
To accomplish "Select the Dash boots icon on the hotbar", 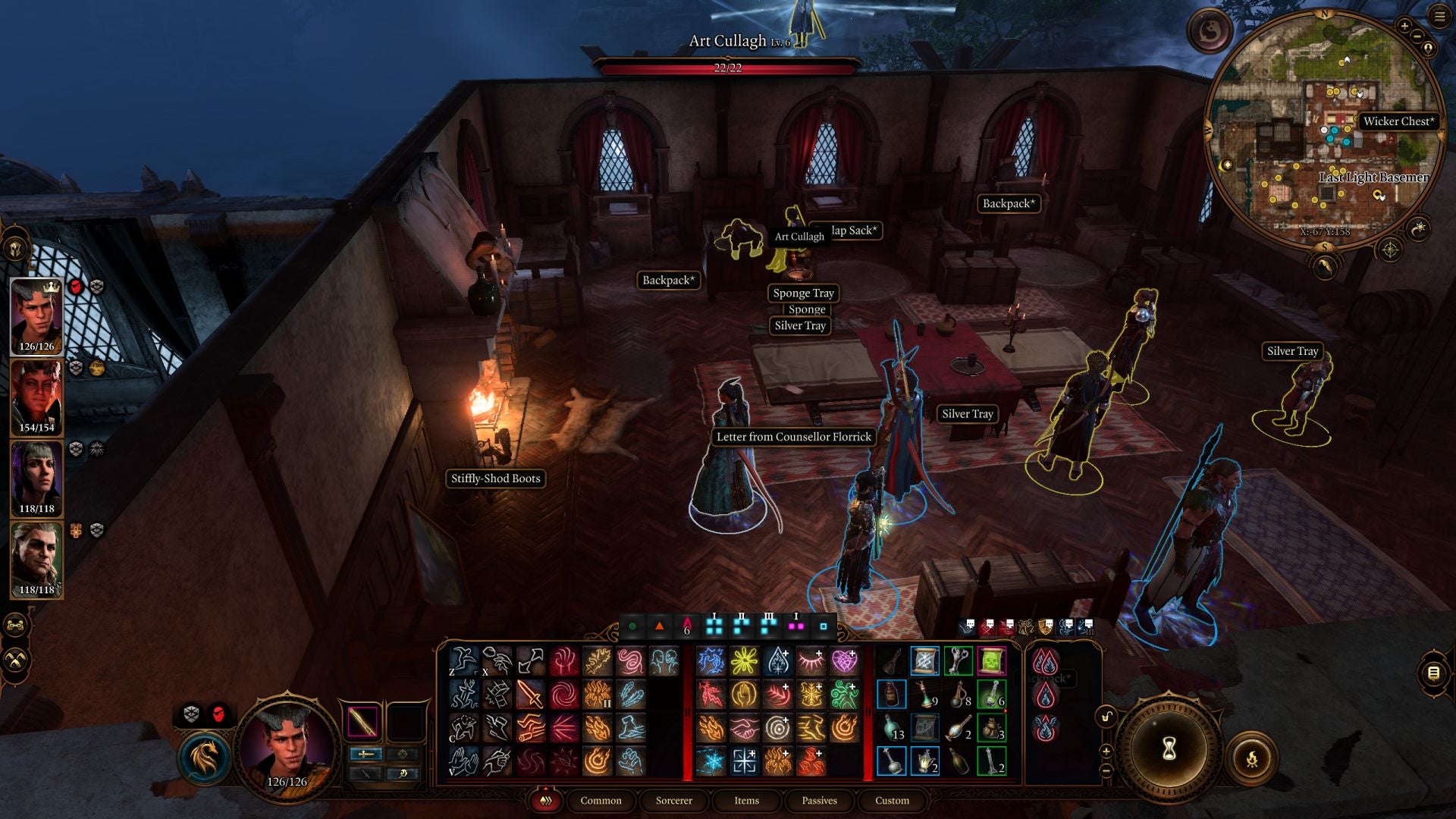I will (496, 726).
